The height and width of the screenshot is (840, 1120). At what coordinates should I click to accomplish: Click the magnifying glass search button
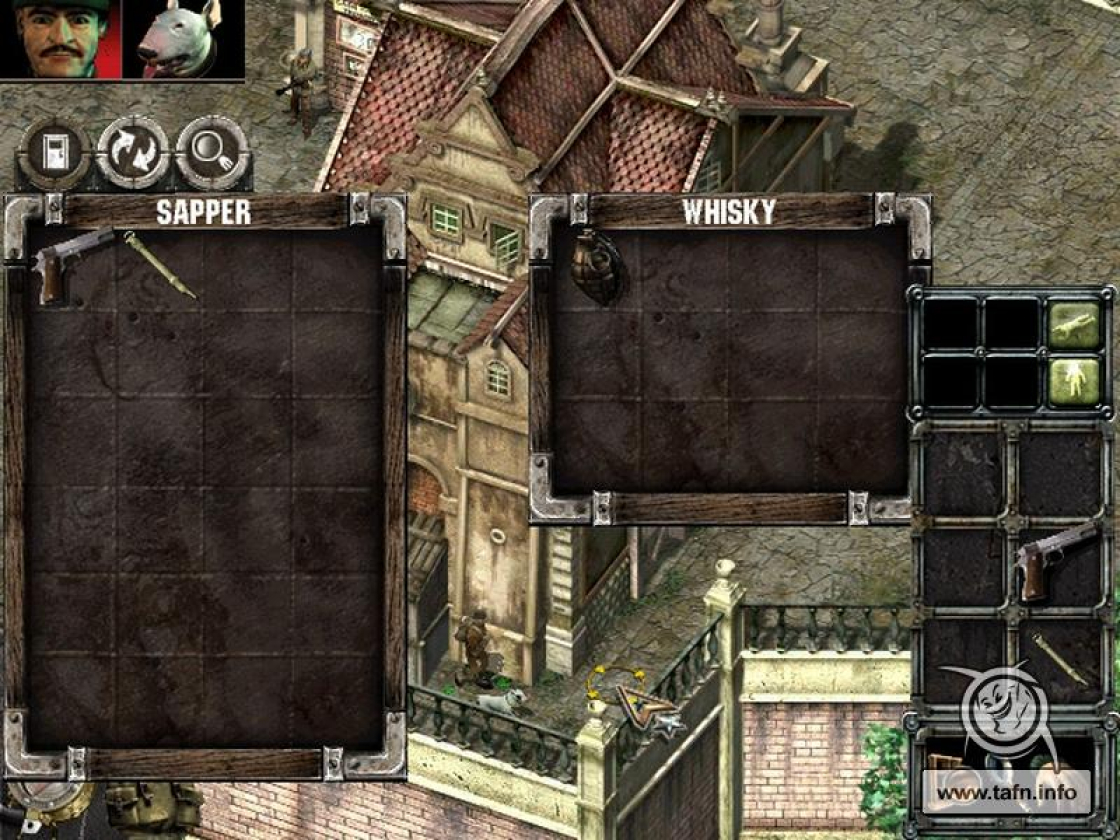[x=211, y=153]
